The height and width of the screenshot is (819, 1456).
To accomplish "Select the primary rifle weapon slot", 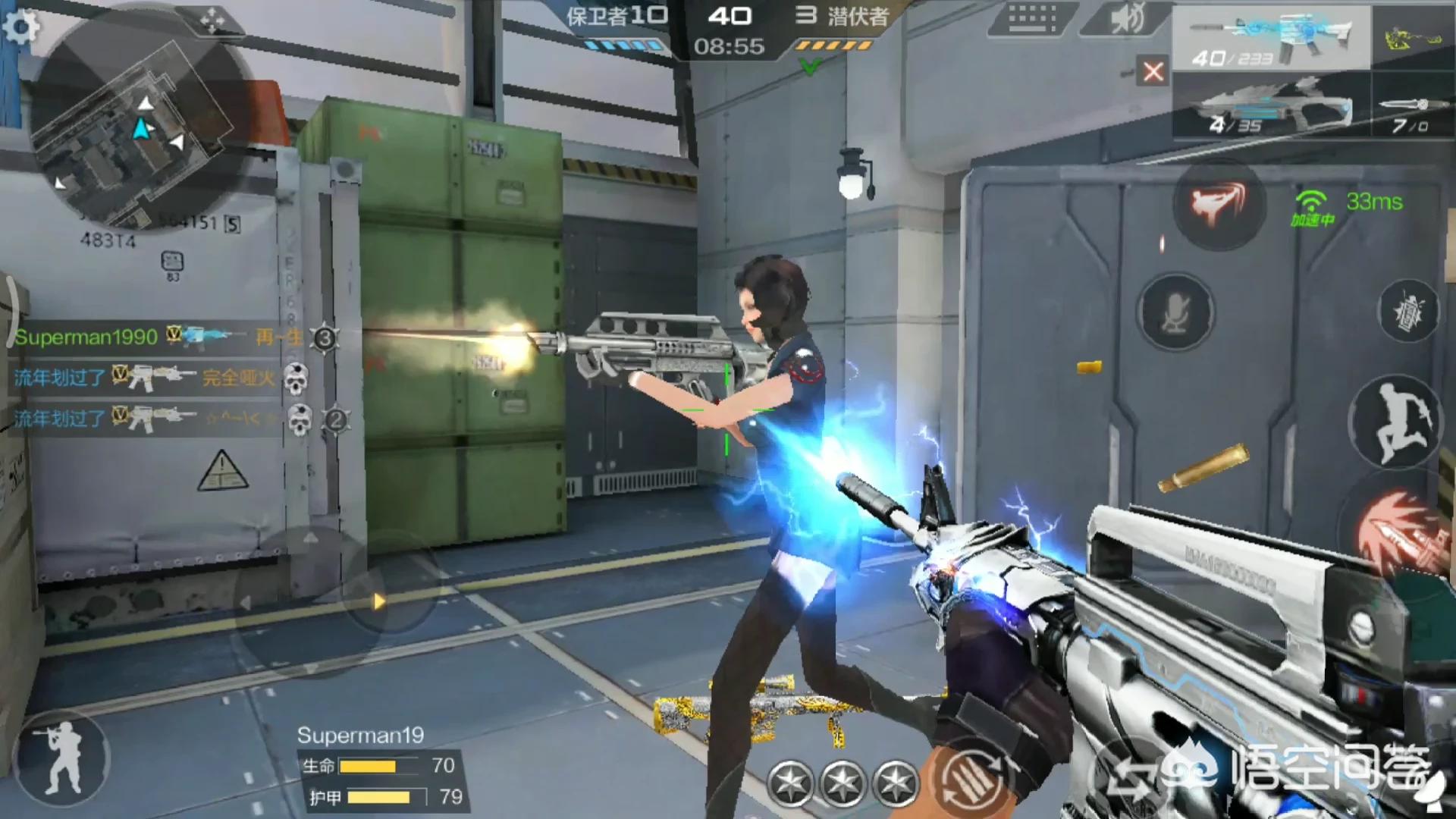I will 1271,38.
